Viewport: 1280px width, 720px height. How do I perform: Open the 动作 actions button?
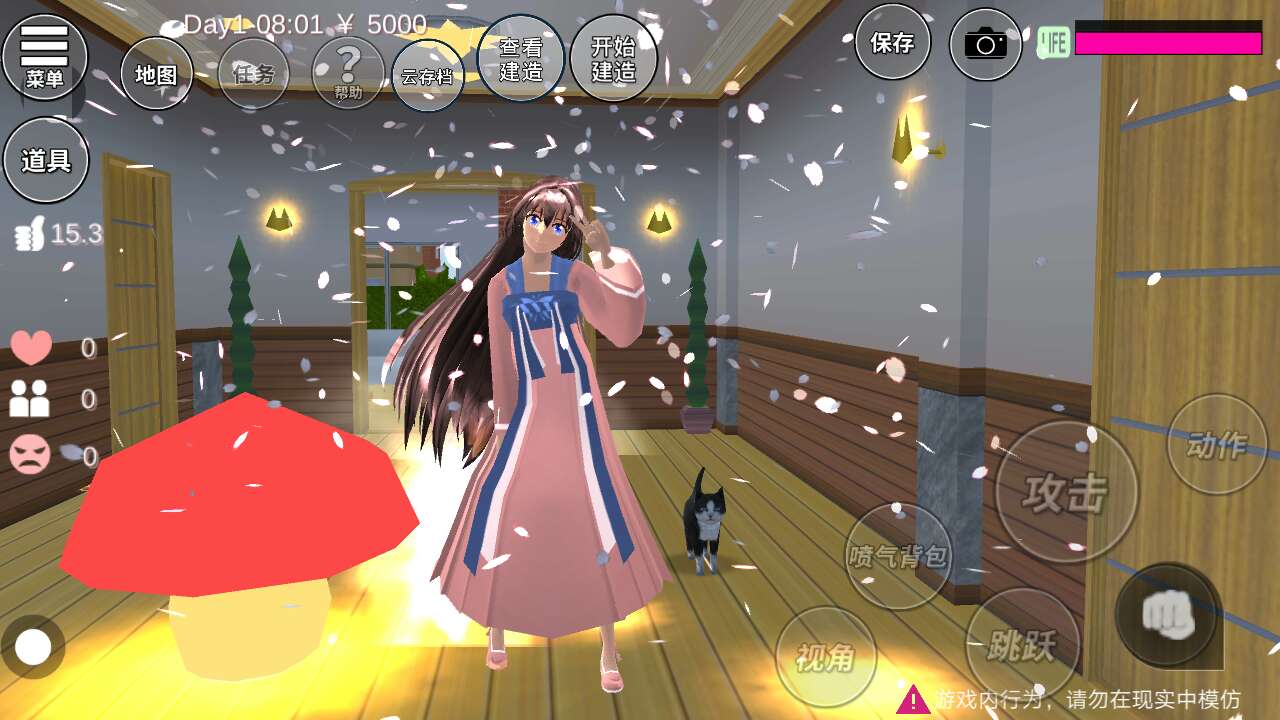[1216, 444]
